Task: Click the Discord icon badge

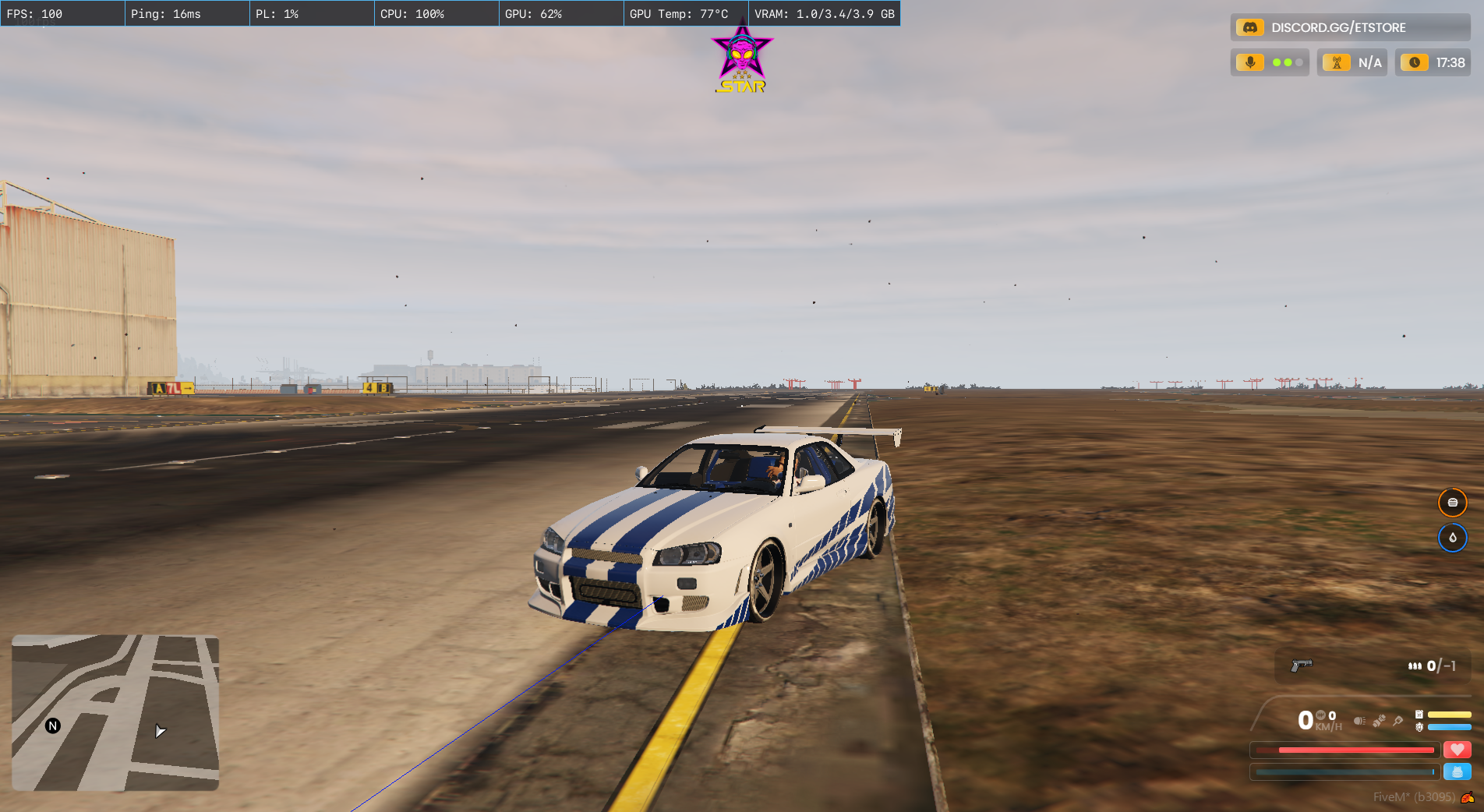Action: pyautogui.click(x=1249, y=27)
